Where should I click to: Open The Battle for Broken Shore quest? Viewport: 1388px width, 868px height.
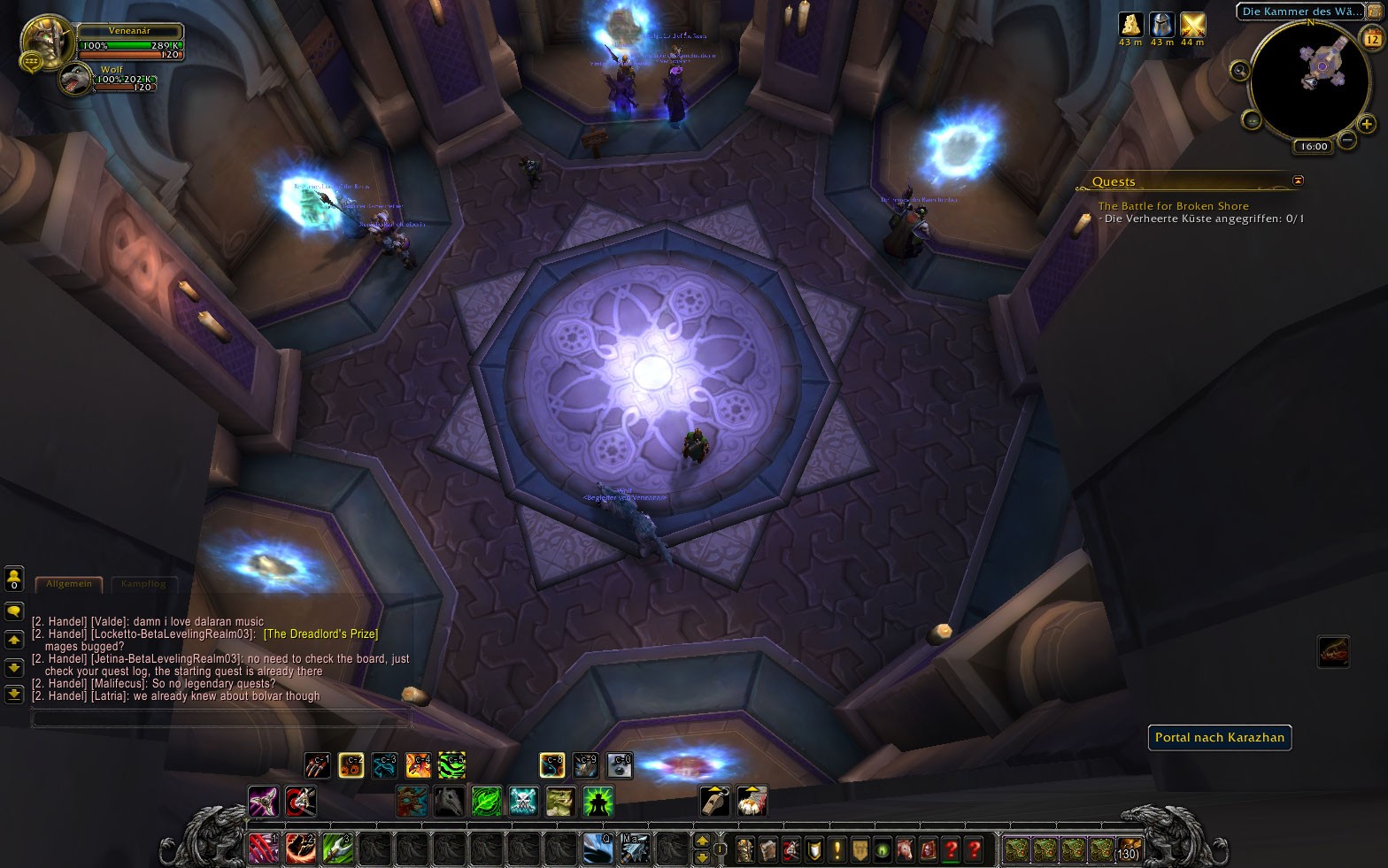click(1173, 206)
